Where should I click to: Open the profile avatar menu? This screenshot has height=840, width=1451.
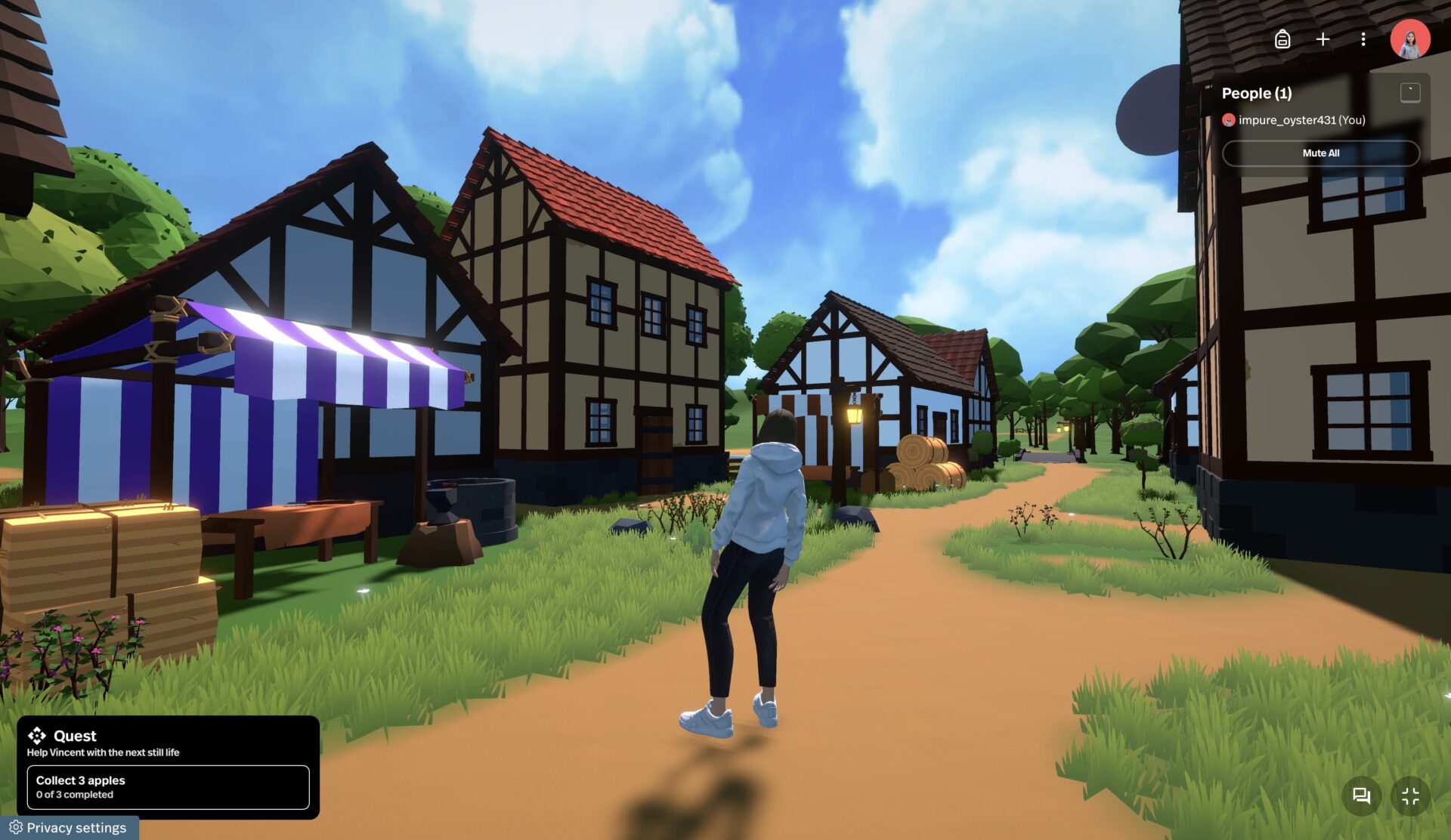click(x=1409, y=39)
